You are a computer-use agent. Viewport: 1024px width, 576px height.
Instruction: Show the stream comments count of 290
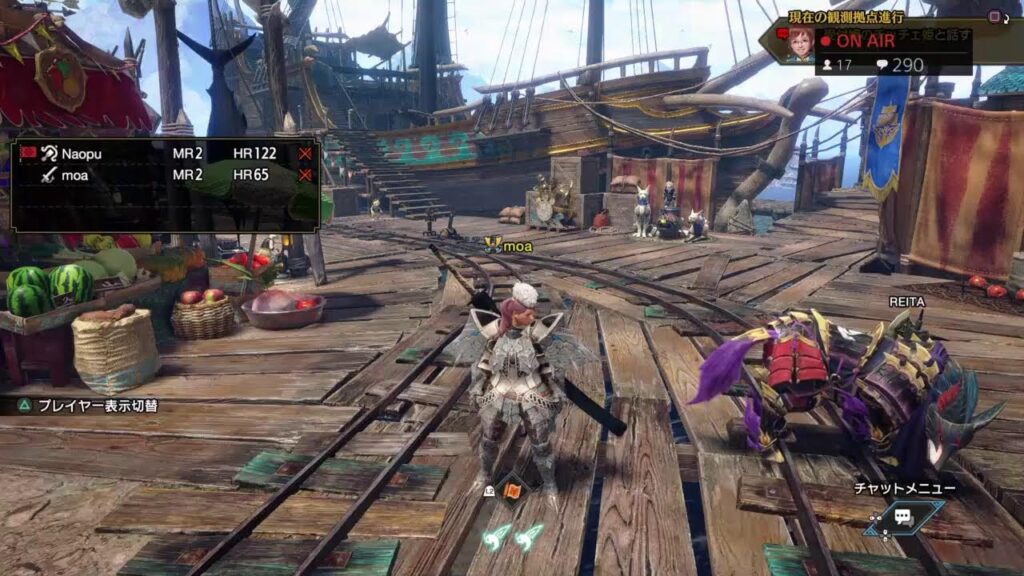[898, 65]
